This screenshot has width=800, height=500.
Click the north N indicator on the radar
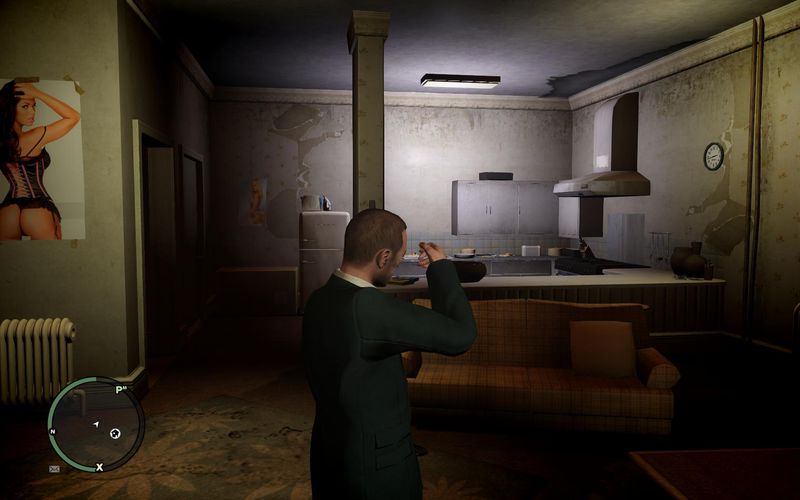pos(53,432)
